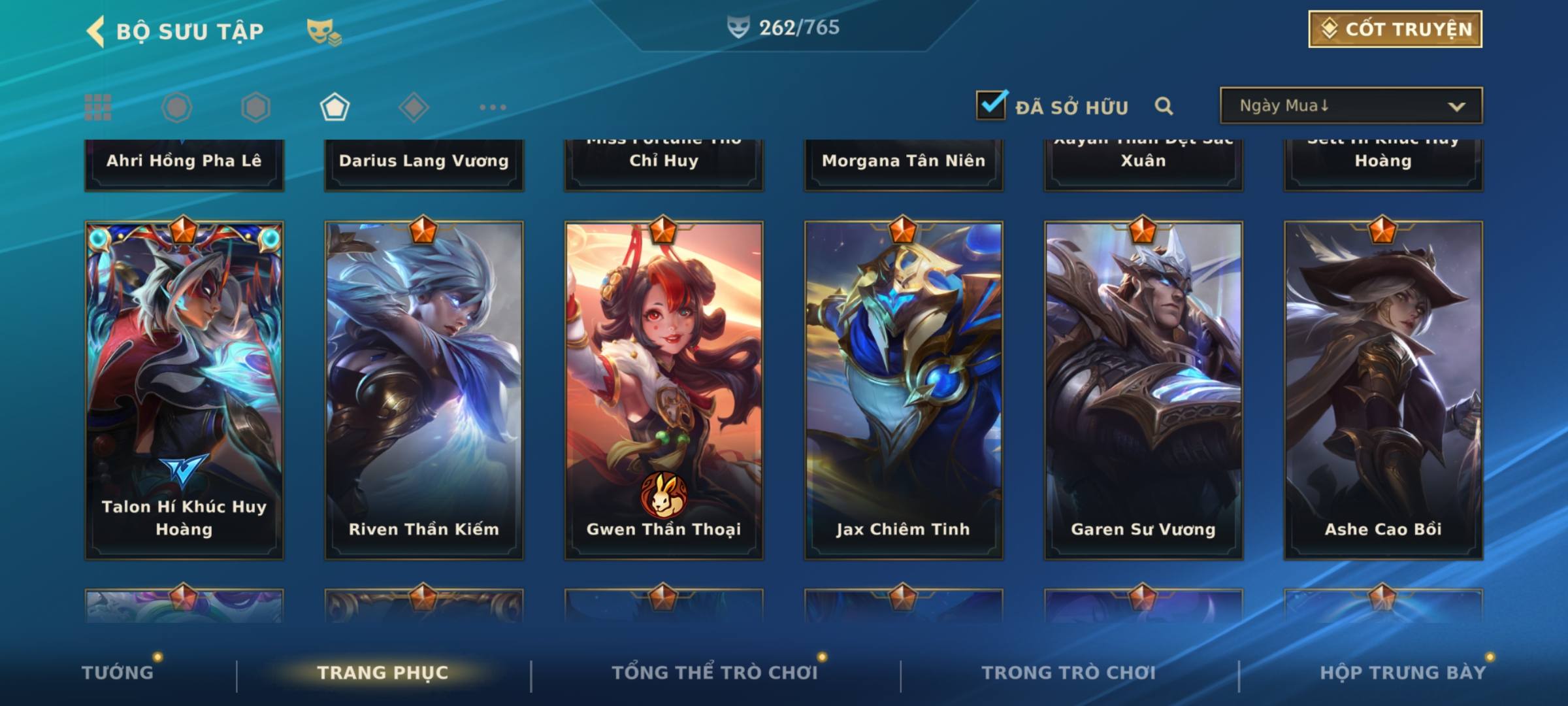
Task: Open the three-dots more filters option
Action: pos(493,107)
